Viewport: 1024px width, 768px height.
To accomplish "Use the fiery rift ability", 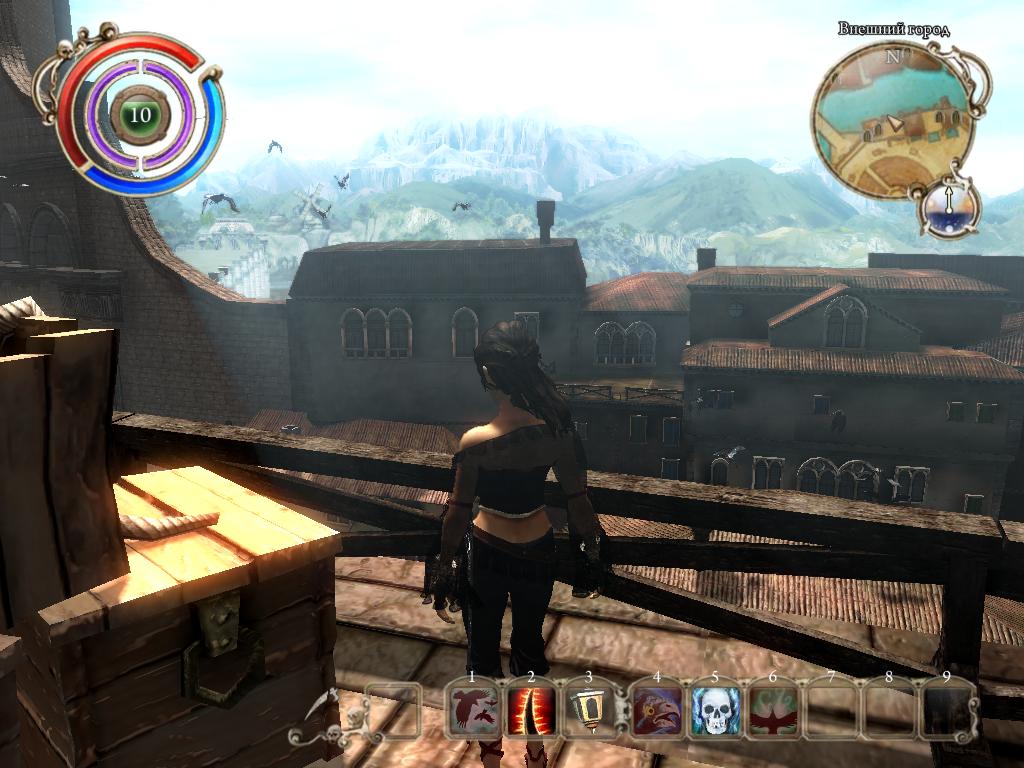I will 530,711.
